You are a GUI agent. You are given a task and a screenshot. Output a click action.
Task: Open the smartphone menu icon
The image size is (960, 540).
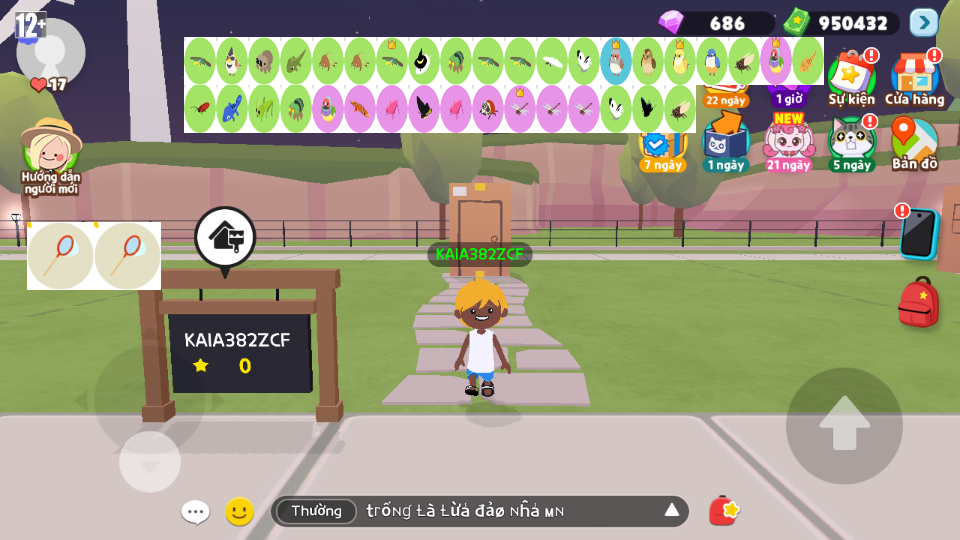pyautogui.click(x=919, y=234)
